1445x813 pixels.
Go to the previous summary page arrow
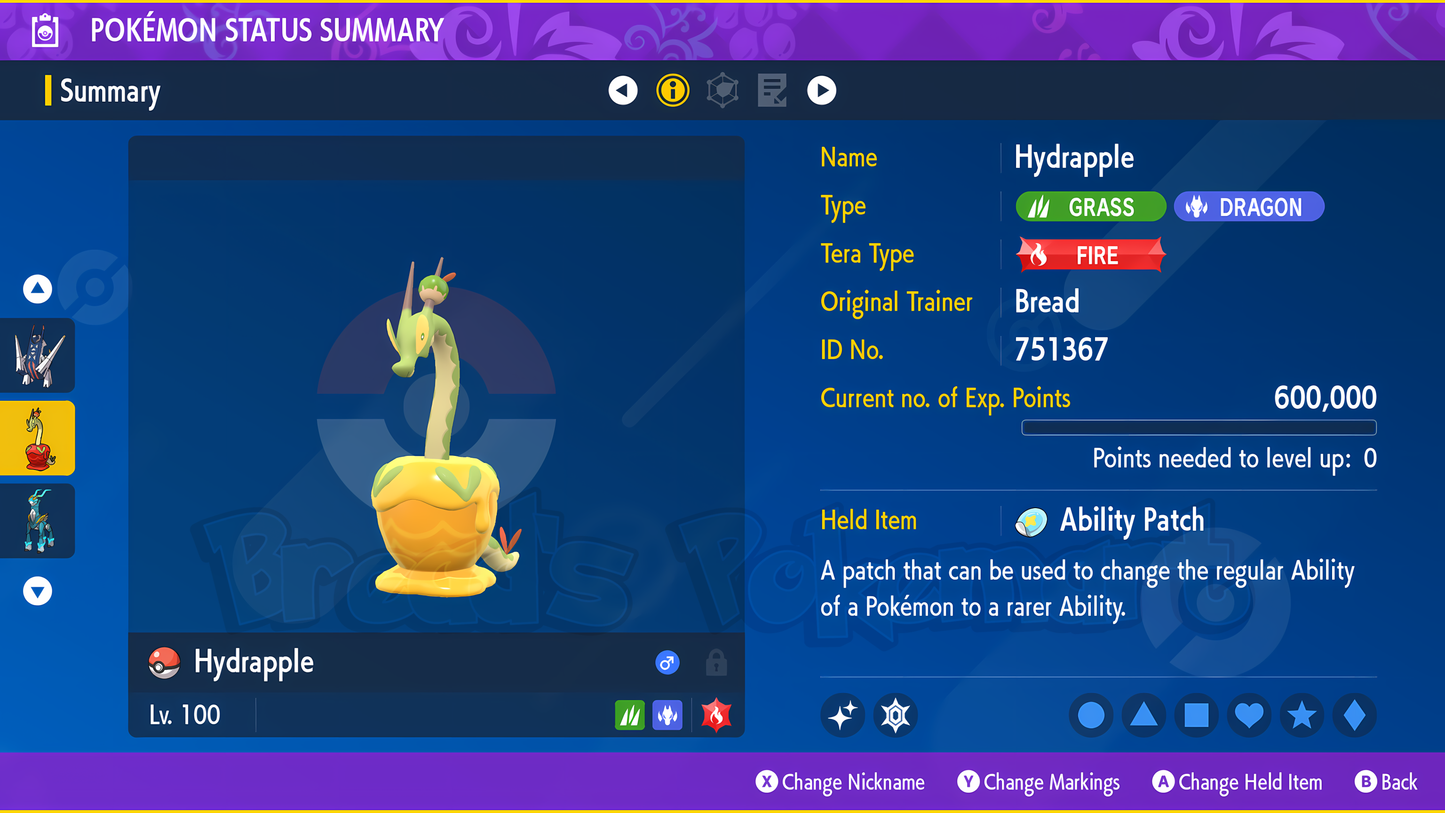(623, 91)
